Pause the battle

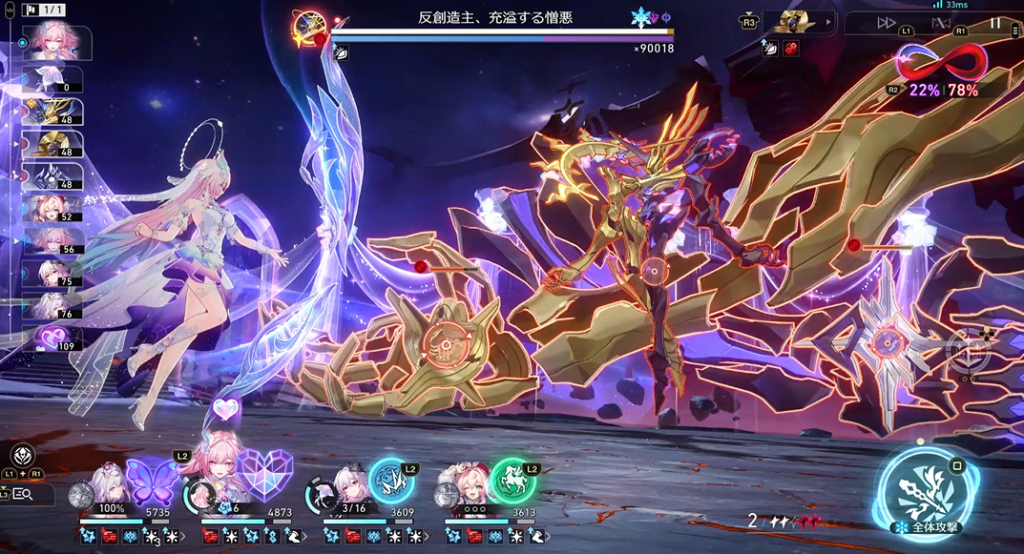[x=994, y=22]
